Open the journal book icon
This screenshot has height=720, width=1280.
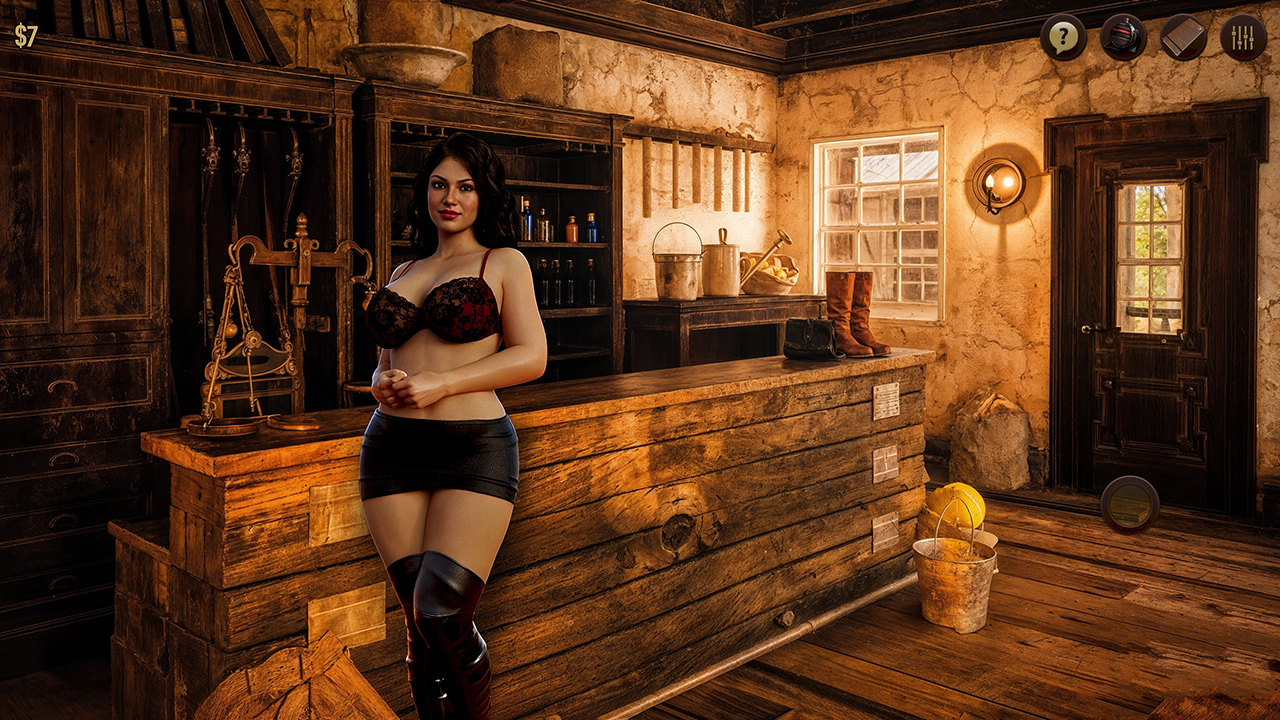point(1183,38)
